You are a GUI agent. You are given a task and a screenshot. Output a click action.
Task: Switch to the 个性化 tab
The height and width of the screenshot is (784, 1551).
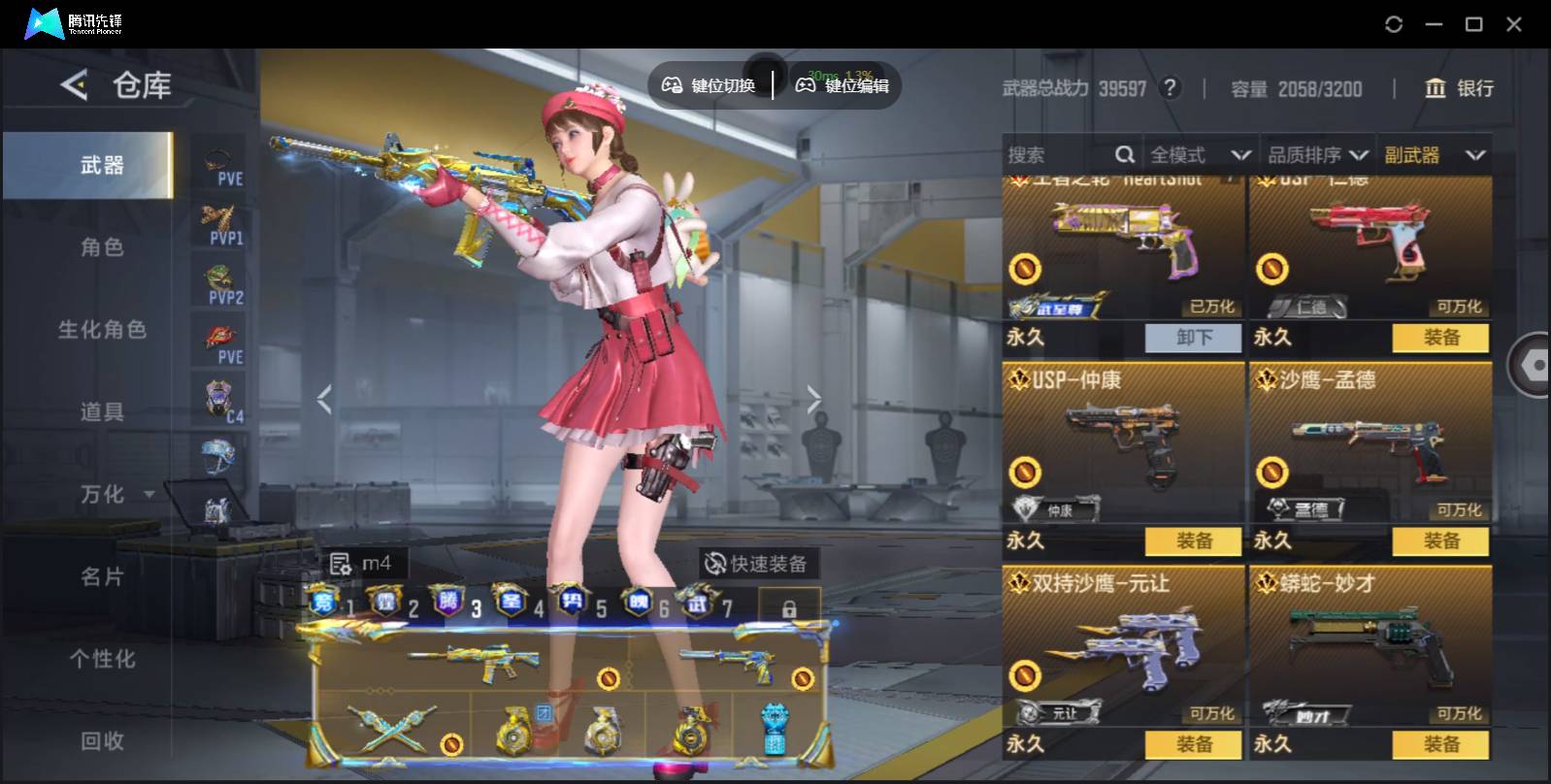(102, 659)
